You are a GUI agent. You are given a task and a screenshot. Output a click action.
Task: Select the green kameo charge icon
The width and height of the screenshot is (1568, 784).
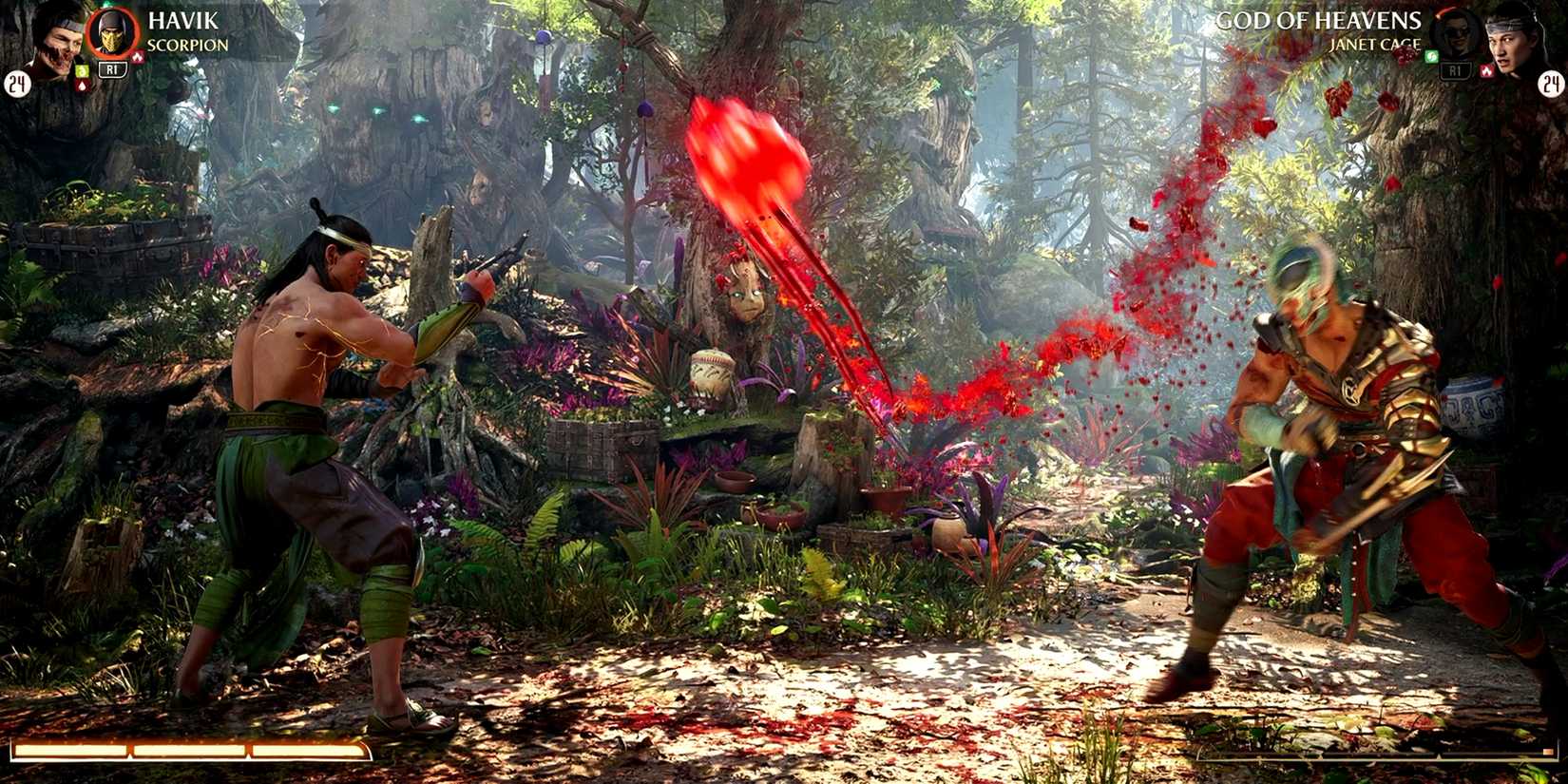click(x=83, y=70)
